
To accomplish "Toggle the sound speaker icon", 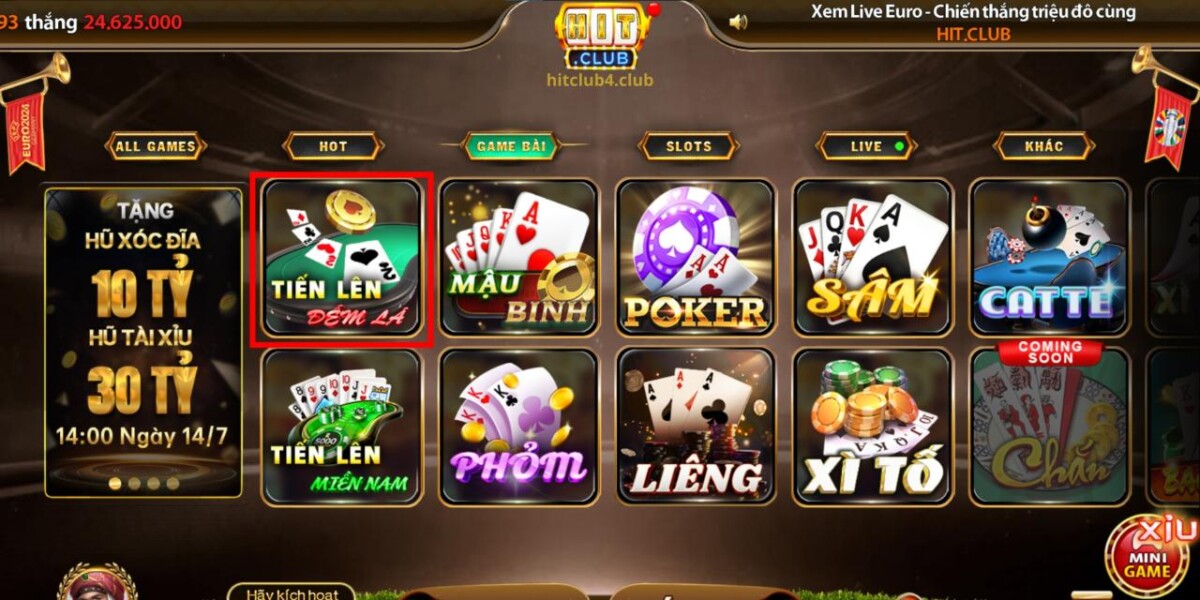I will pyautogui.click(x=738, y=21).
